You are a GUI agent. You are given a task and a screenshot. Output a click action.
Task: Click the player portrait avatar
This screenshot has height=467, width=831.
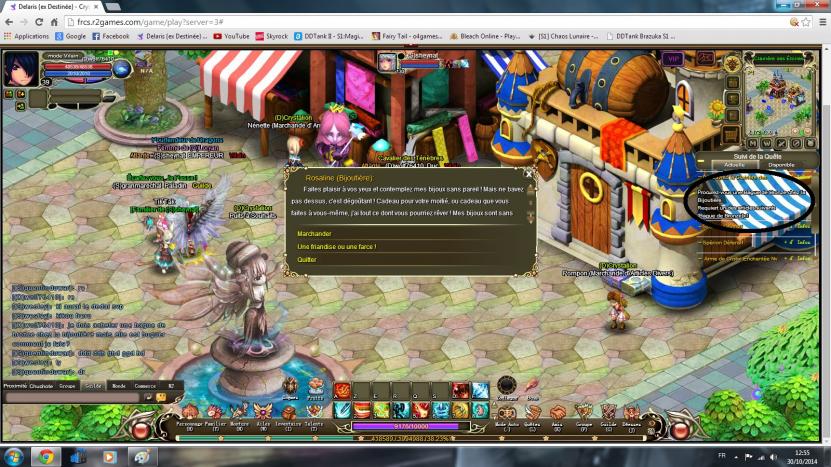coord(19,70)
